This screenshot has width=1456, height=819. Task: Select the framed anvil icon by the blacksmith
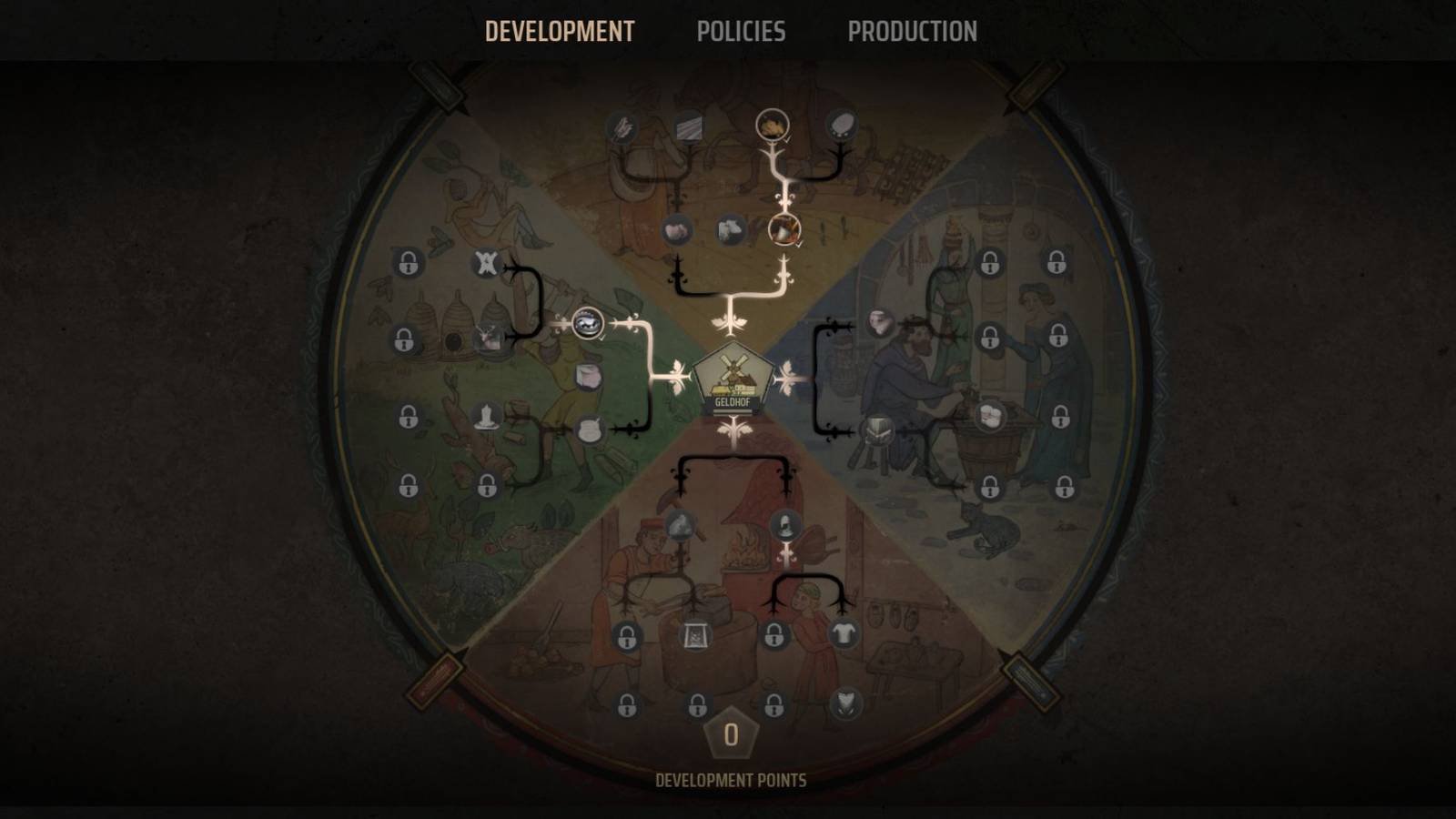694,635
